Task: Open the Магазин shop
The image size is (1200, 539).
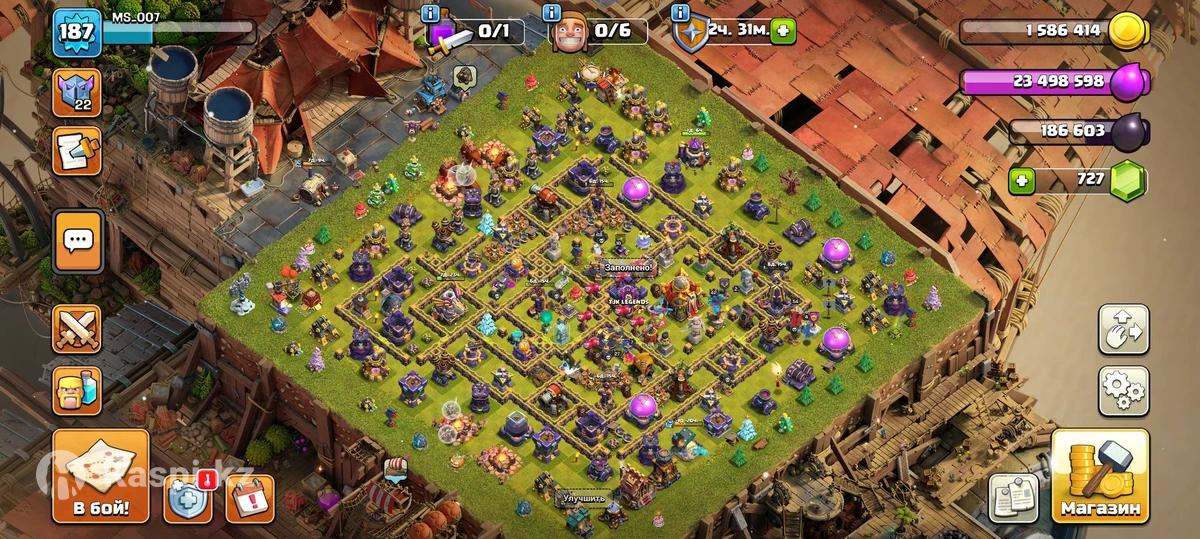Action: click(1098, 477)
